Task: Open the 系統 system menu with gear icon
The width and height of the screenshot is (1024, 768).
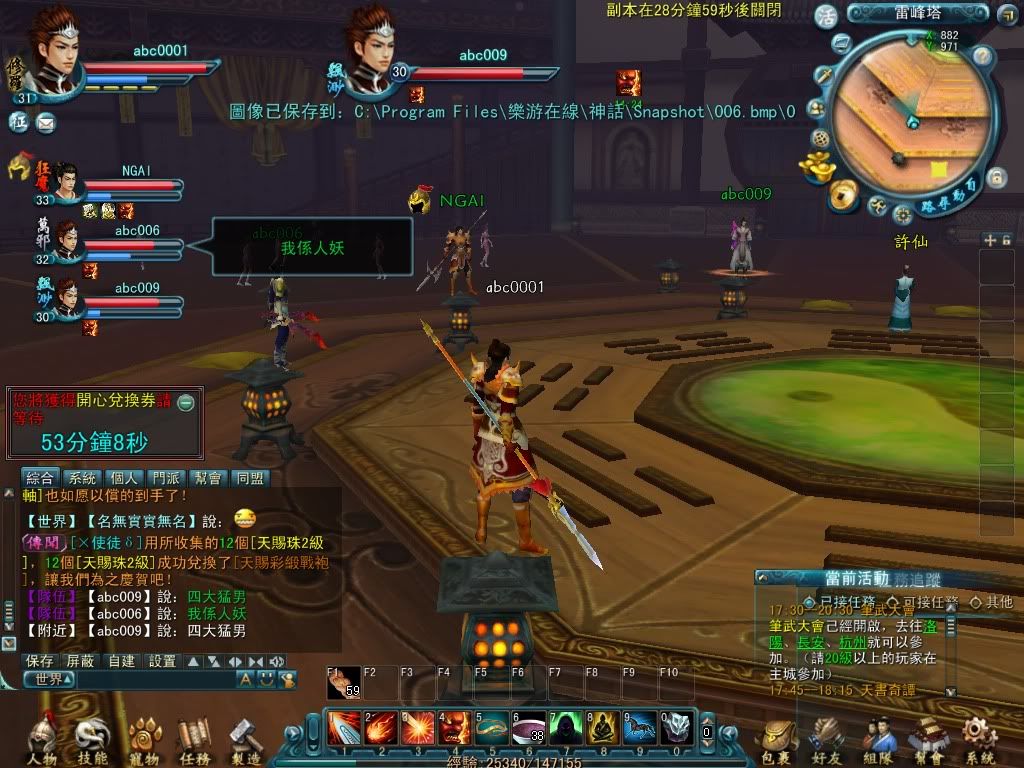Action: [979, 741]
